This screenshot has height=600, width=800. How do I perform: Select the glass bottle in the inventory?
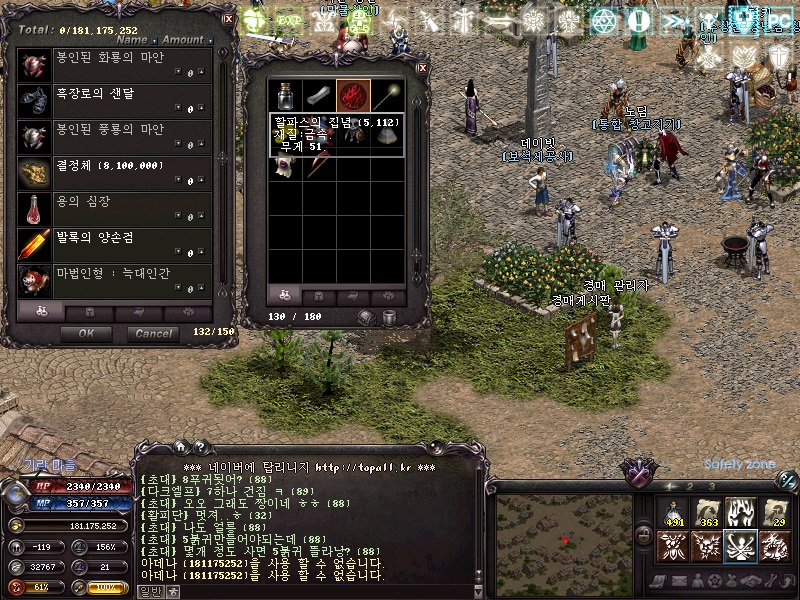pyautogui.click(x=287, y=97)
